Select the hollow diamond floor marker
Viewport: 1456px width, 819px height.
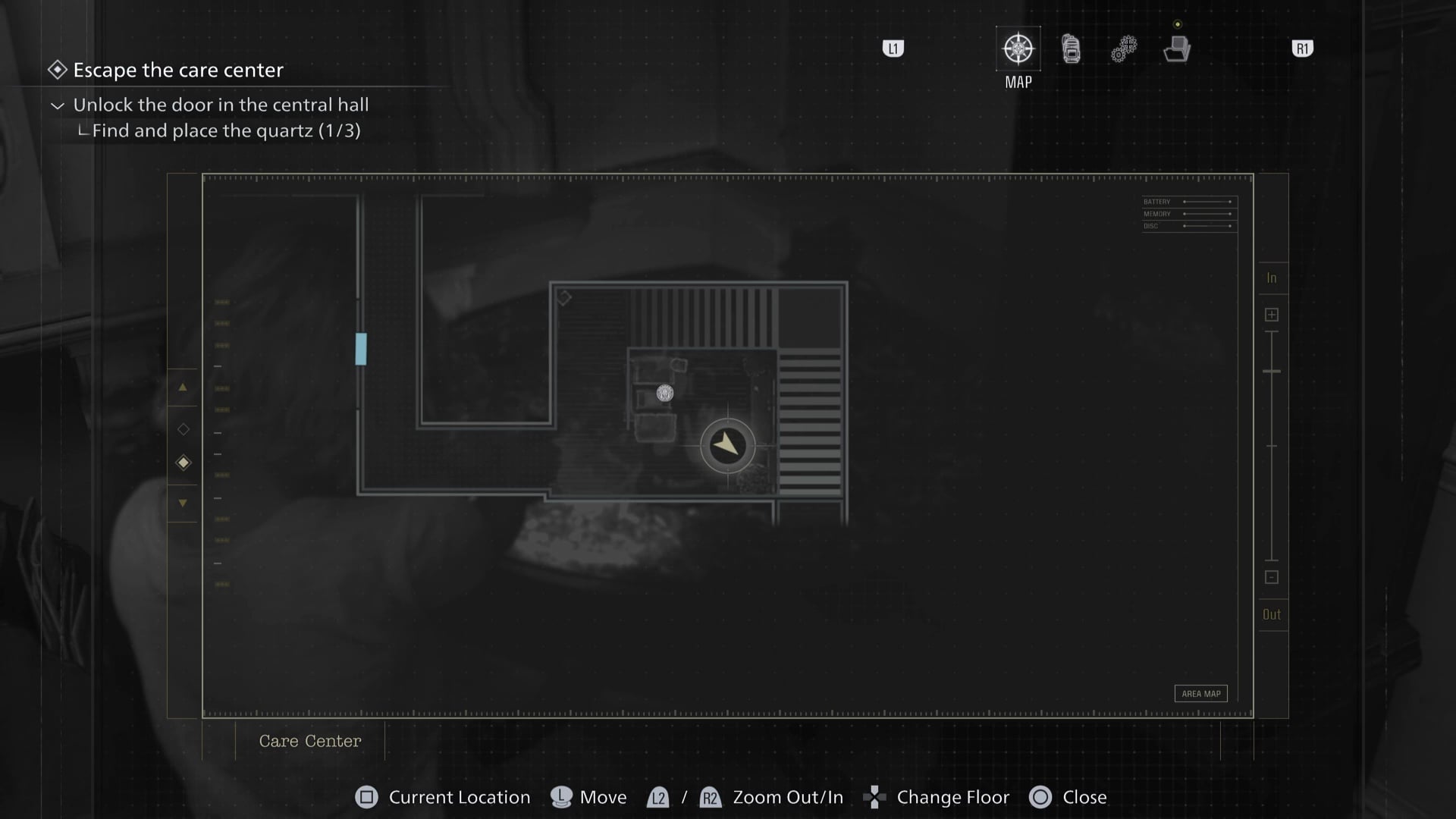coord(184,429)
